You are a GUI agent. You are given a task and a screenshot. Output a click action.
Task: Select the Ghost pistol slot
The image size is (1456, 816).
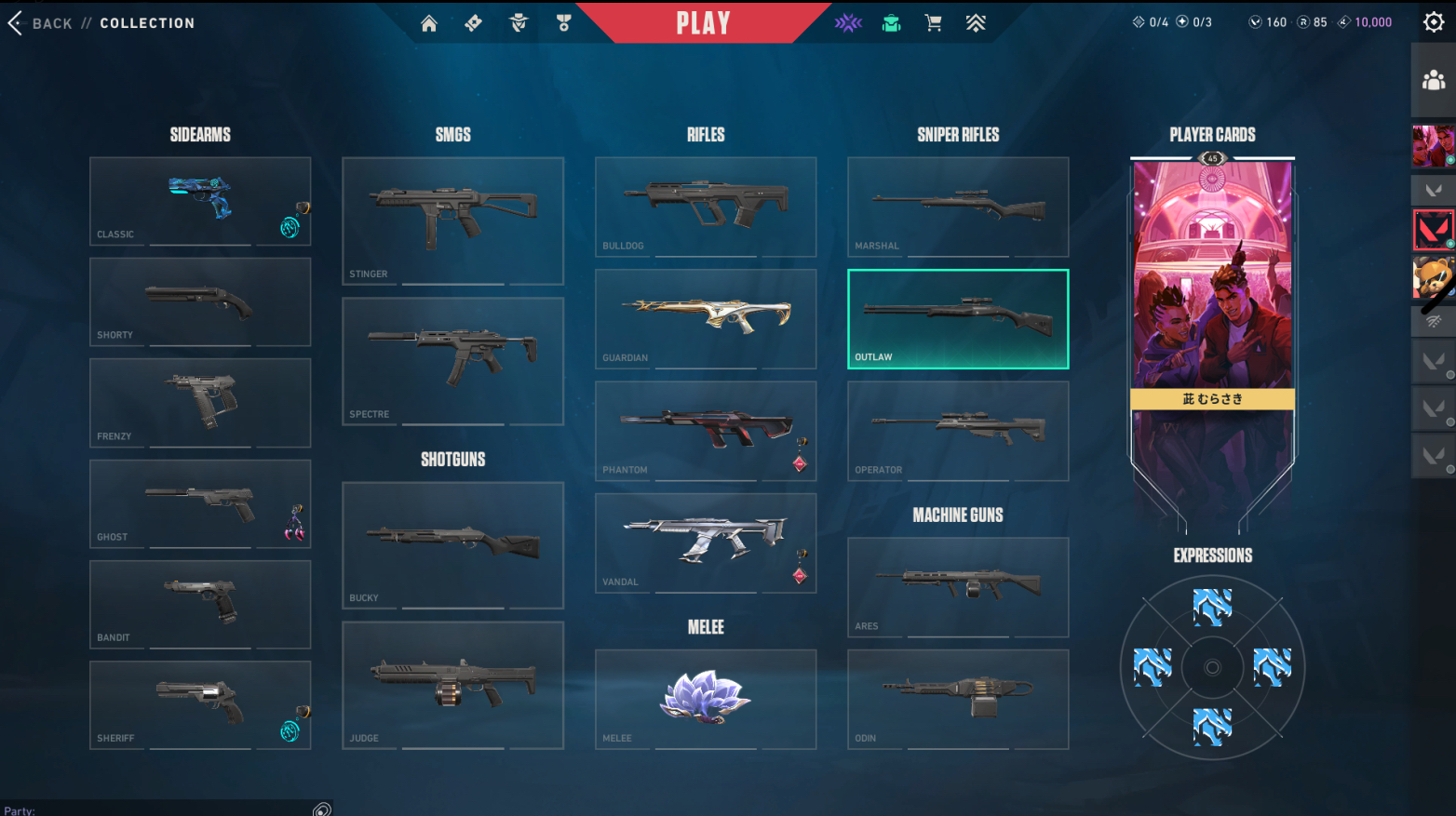click(199, 503)
